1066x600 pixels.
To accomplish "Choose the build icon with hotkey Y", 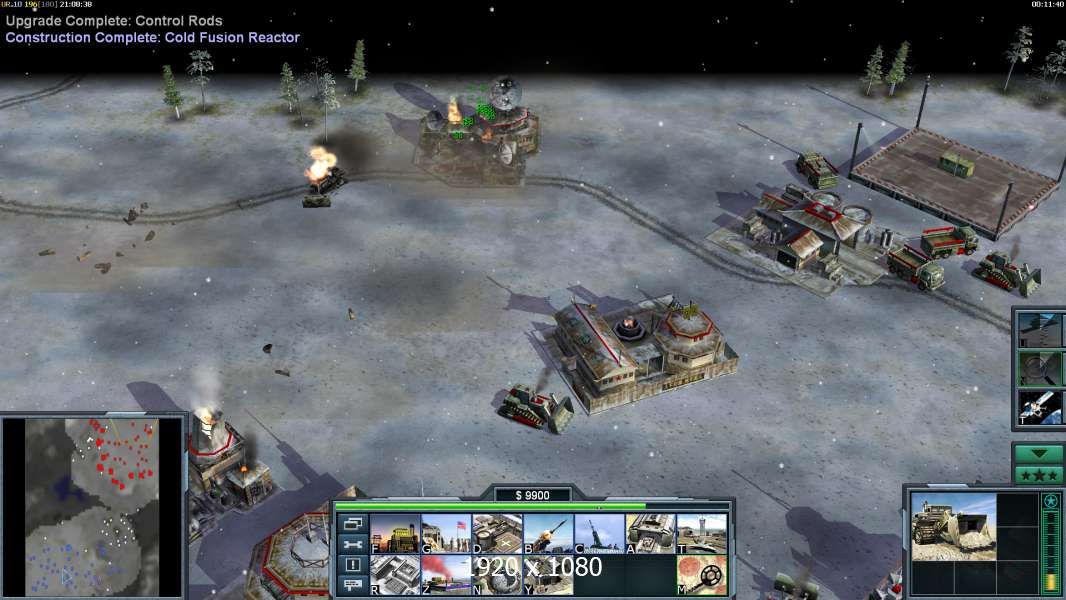I will (548, 575).
